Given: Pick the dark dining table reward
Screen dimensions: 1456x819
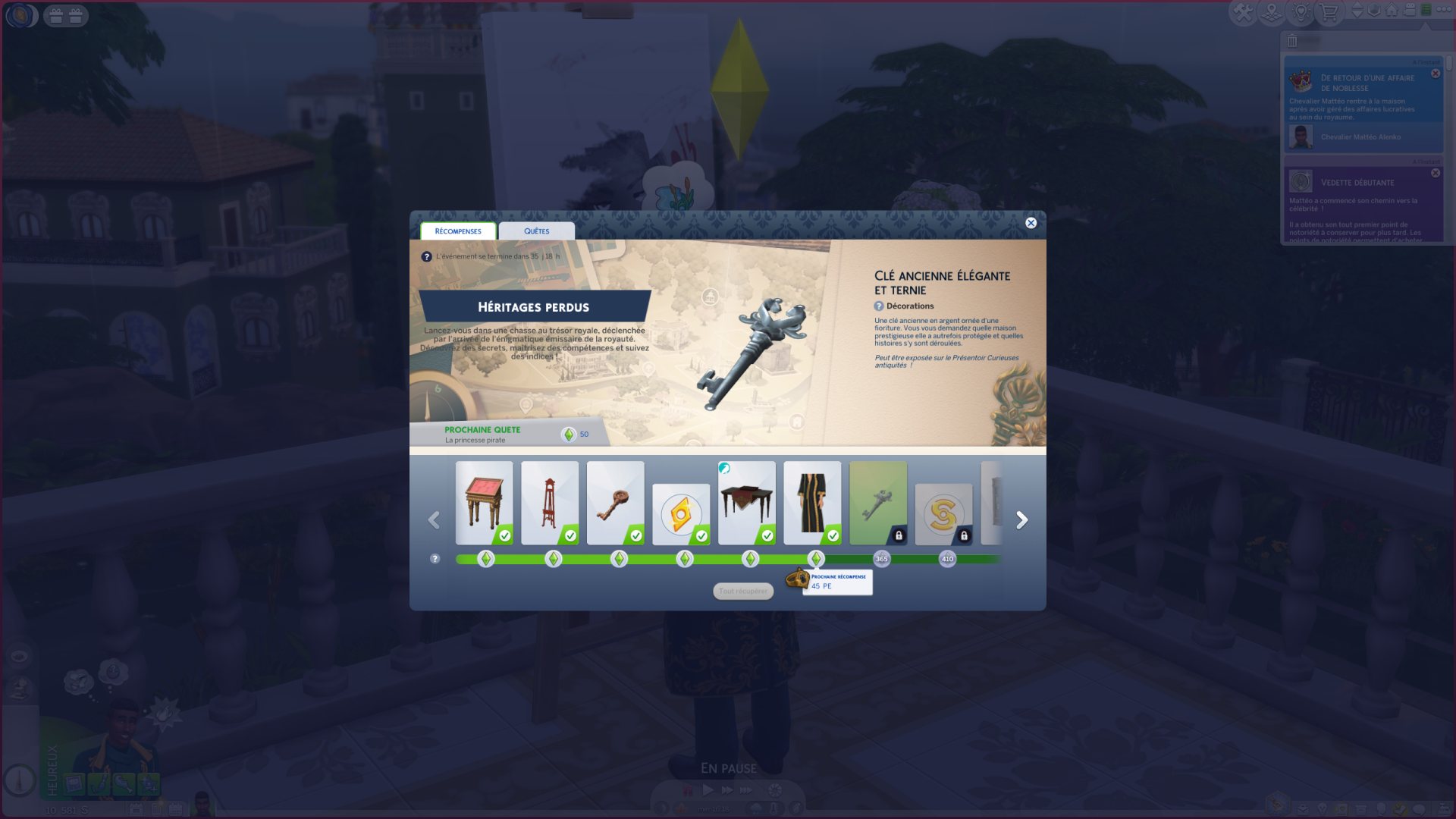Looking at the screenshot, I should pos(746,503).
